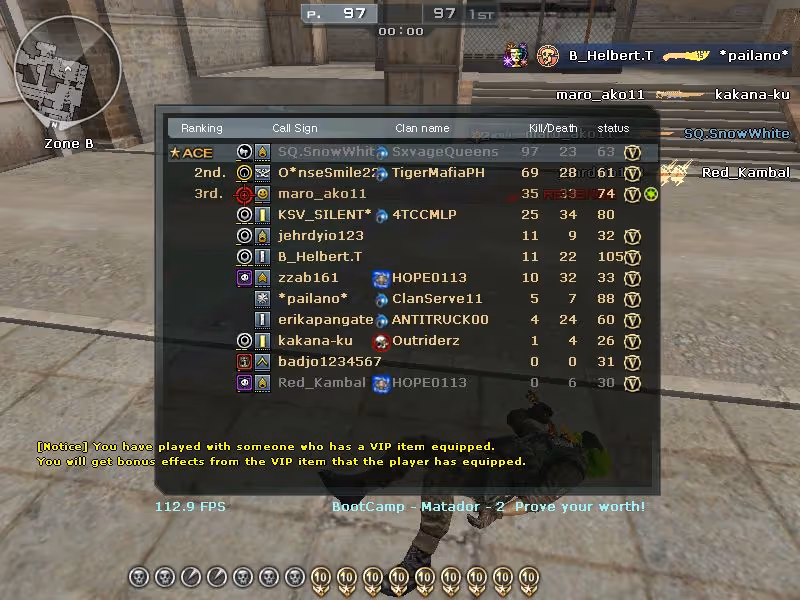Click the Kill/Death column header
Screen dimensions: 800x600
(553, 128)
